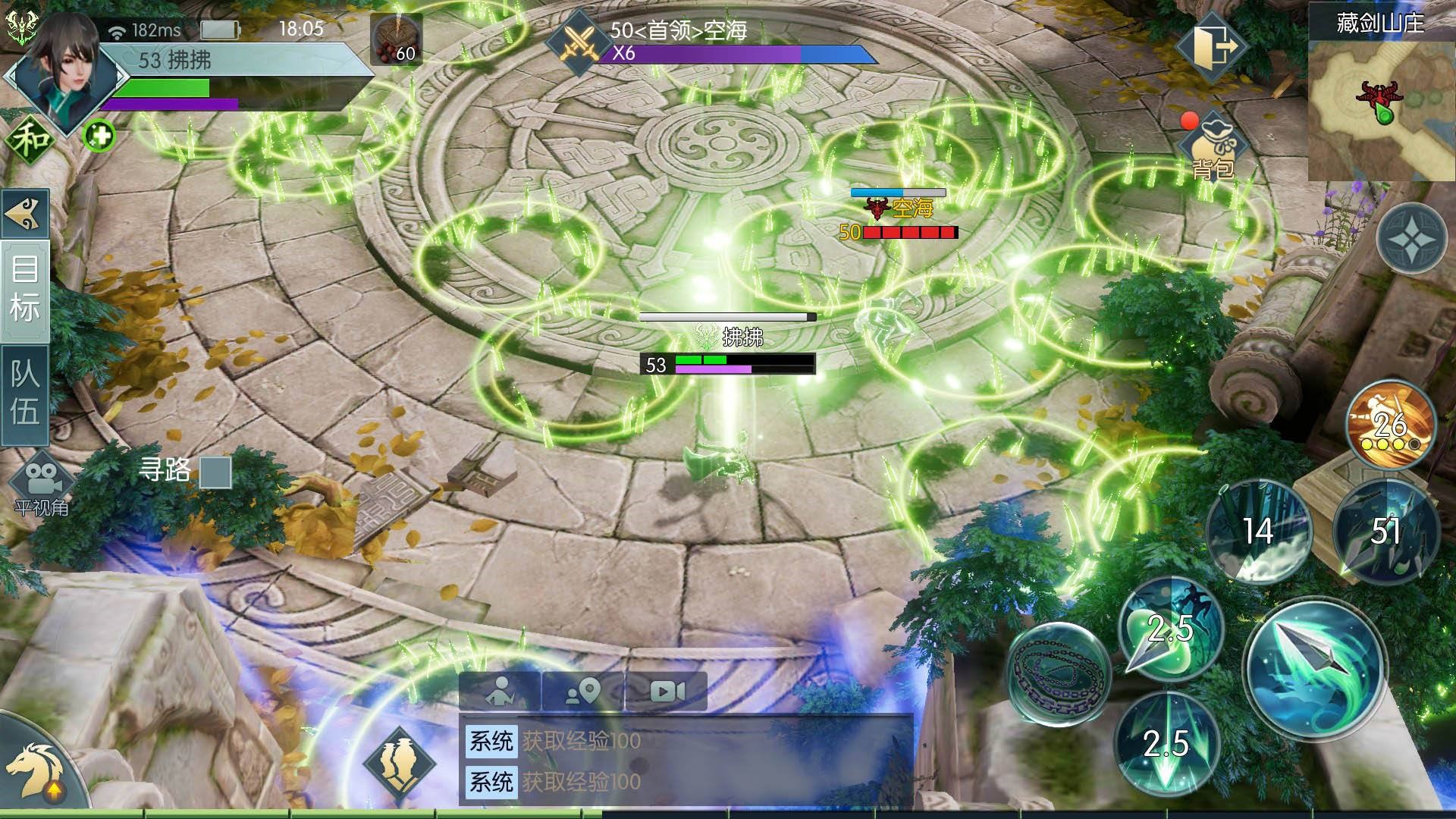Open the video camera chat tab

[667, 691]
